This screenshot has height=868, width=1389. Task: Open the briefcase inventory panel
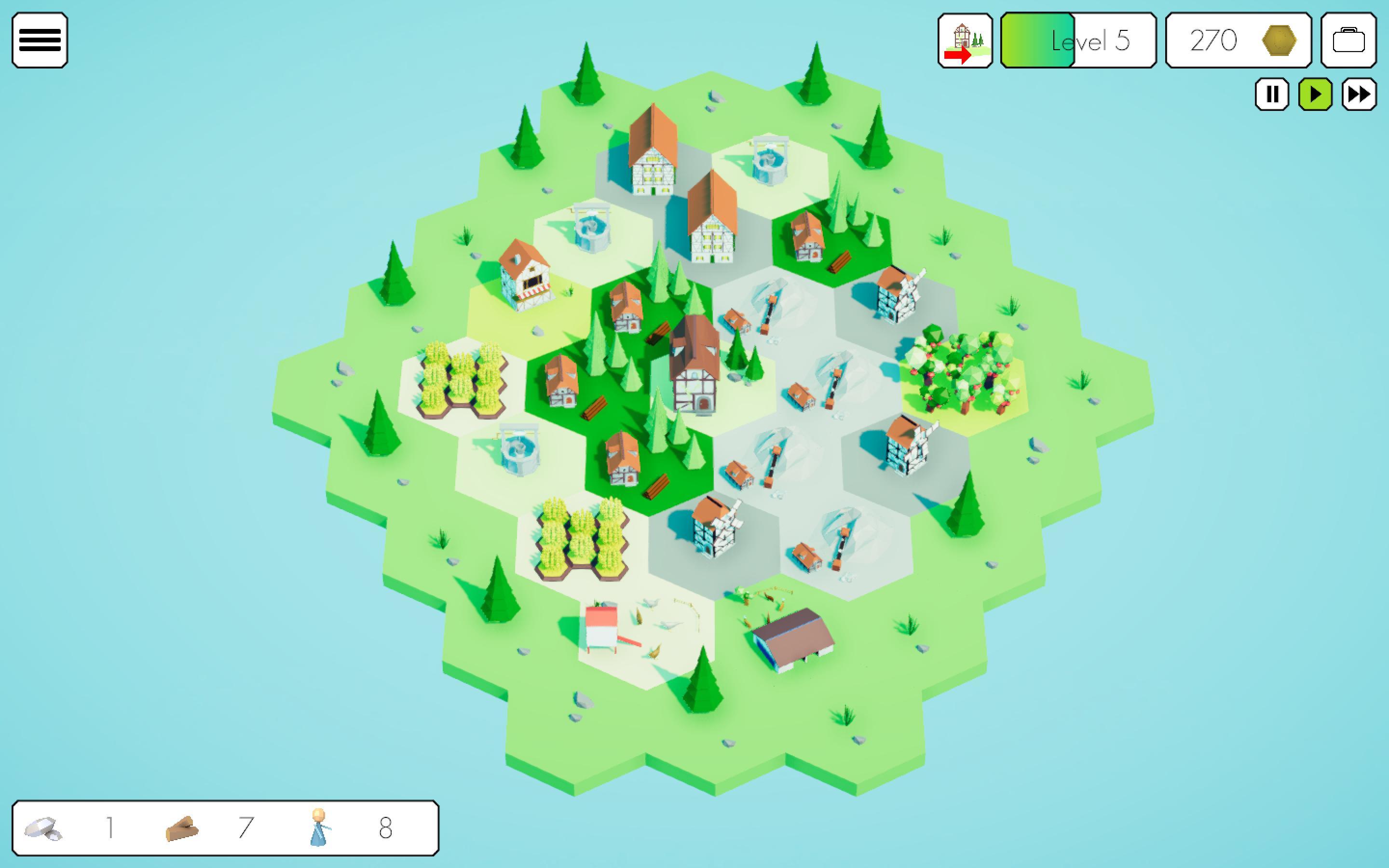pyautogui.click(x=1349, y=40)
